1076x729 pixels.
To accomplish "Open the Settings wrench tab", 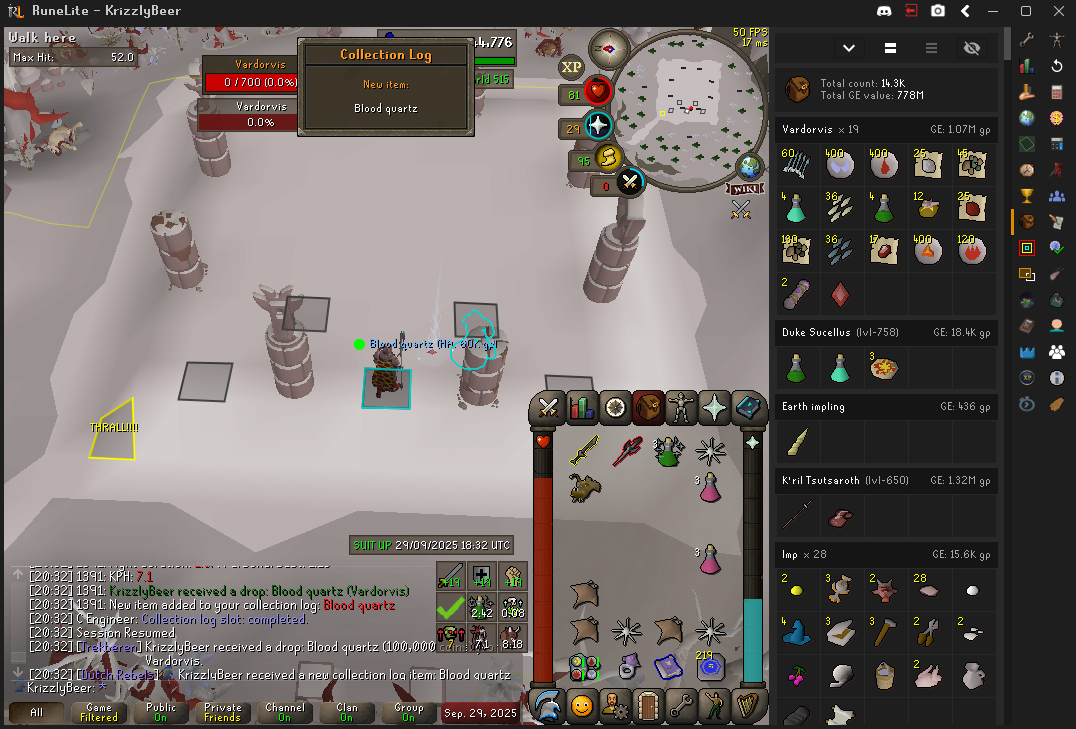I will point(682,706).
